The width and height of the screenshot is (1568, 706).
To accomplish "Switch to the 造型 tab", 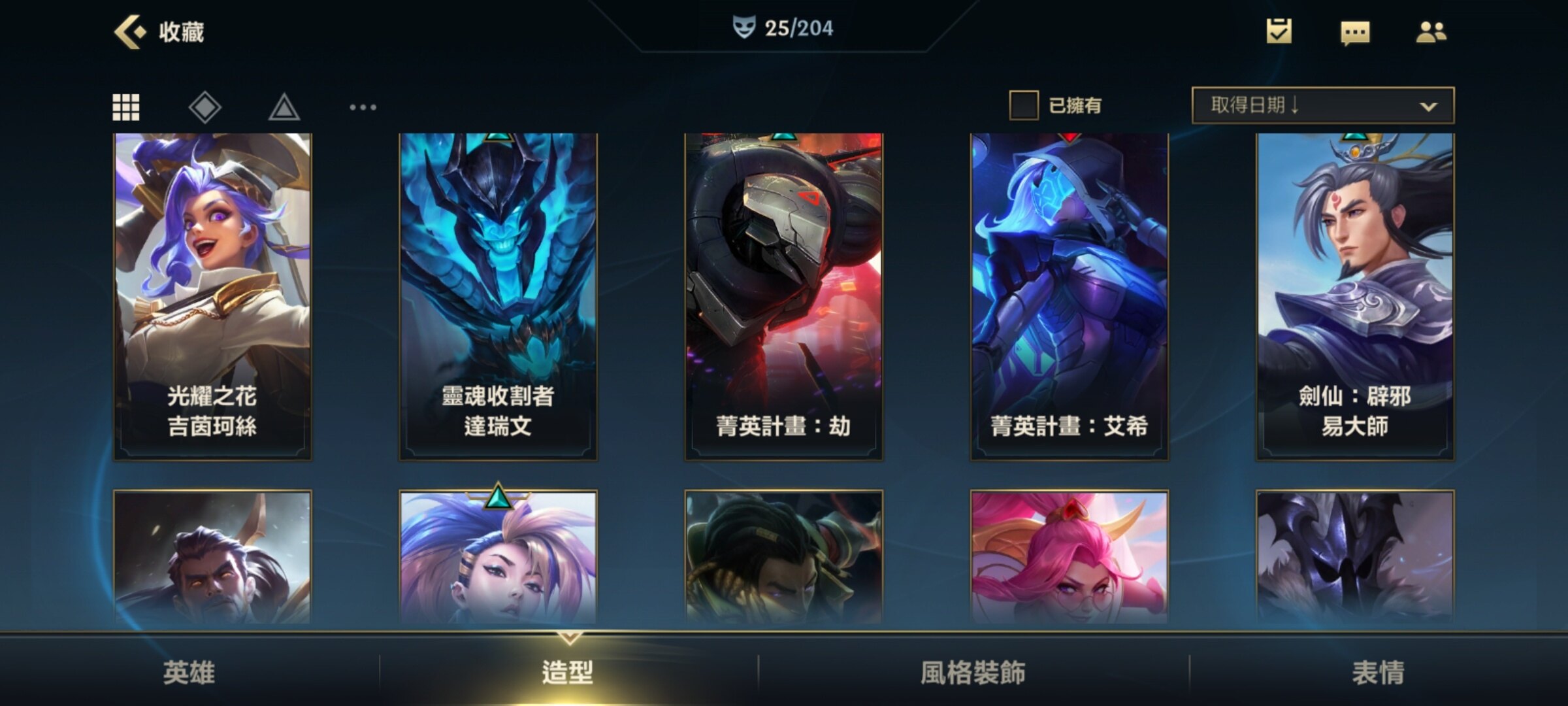I will click(568, 672).
